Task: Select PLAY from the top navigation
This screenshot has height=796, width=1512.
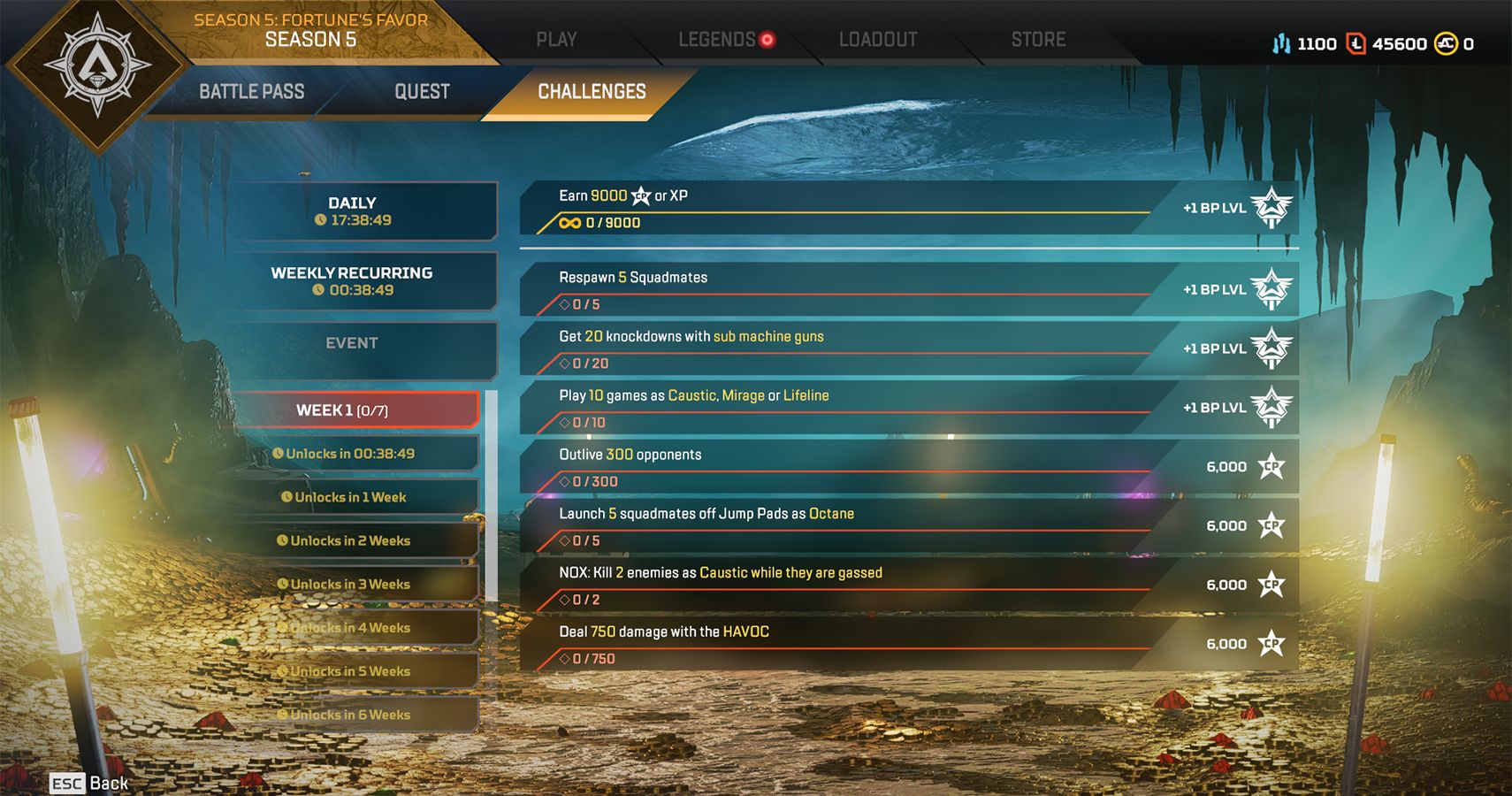Action: click(557, 39)
